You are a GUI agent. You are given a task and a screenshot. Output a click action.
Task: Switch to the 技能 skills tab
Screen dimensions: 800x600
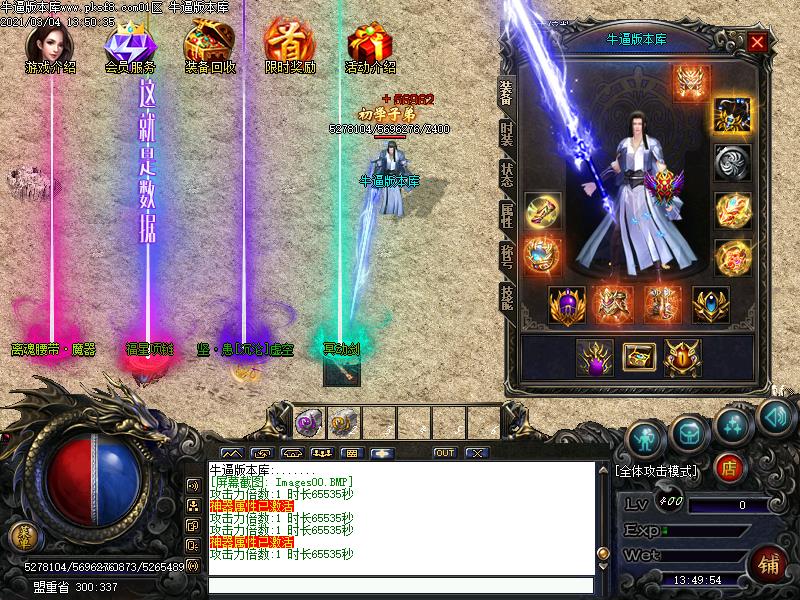point(507,296)
